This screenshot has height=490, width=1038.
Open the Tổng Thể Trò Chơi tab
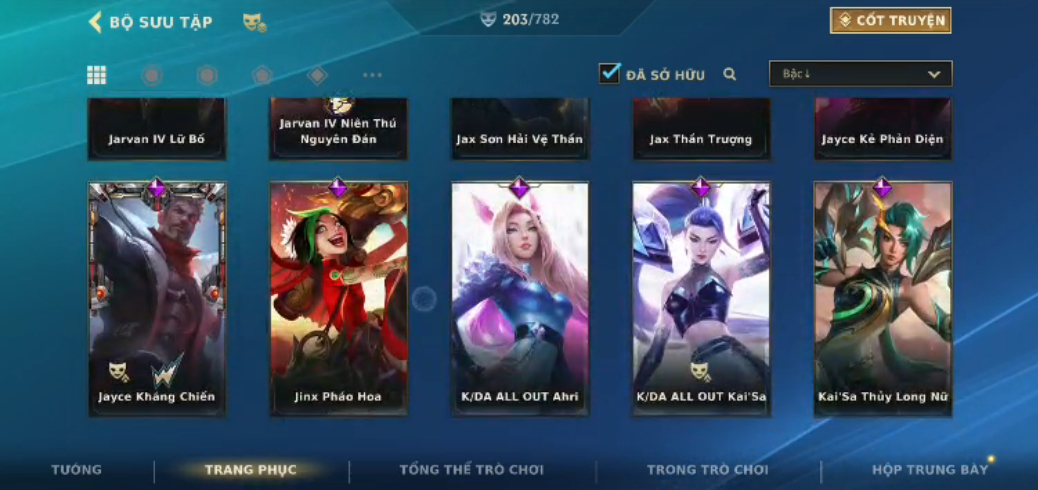(471, 470)
